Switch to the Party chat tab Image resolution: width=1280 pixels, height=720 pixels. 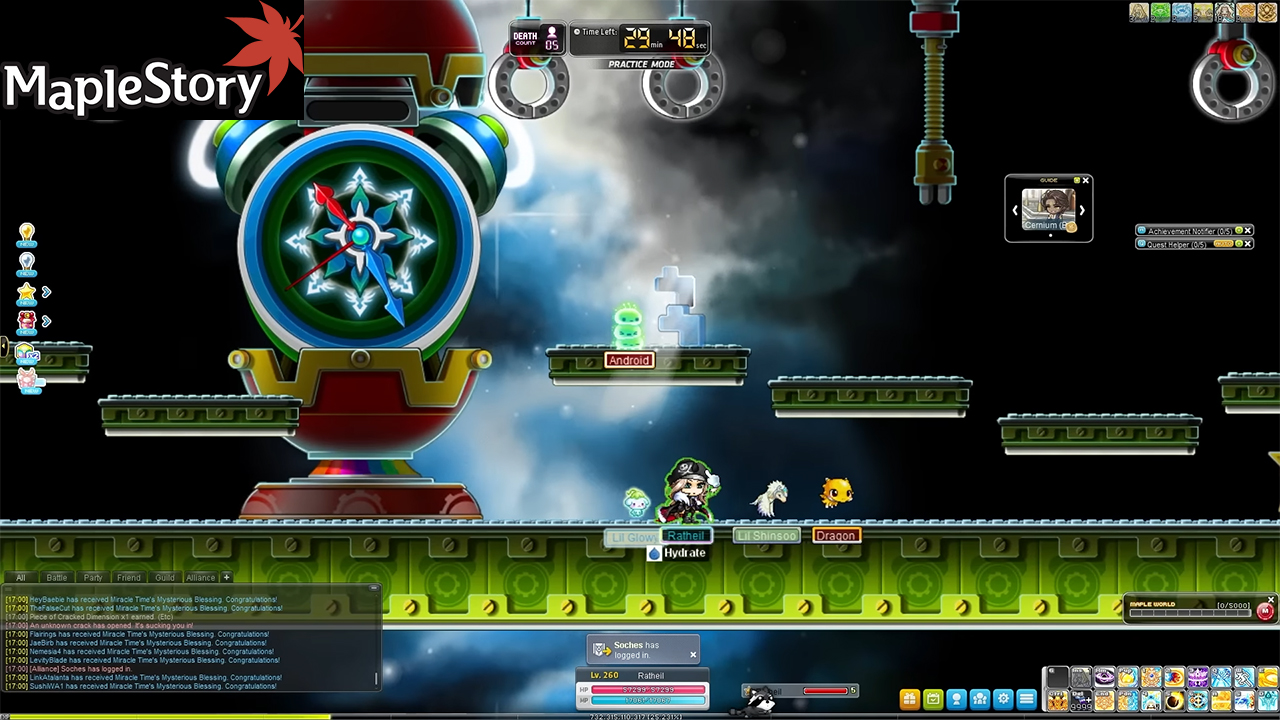pos(93,577)
